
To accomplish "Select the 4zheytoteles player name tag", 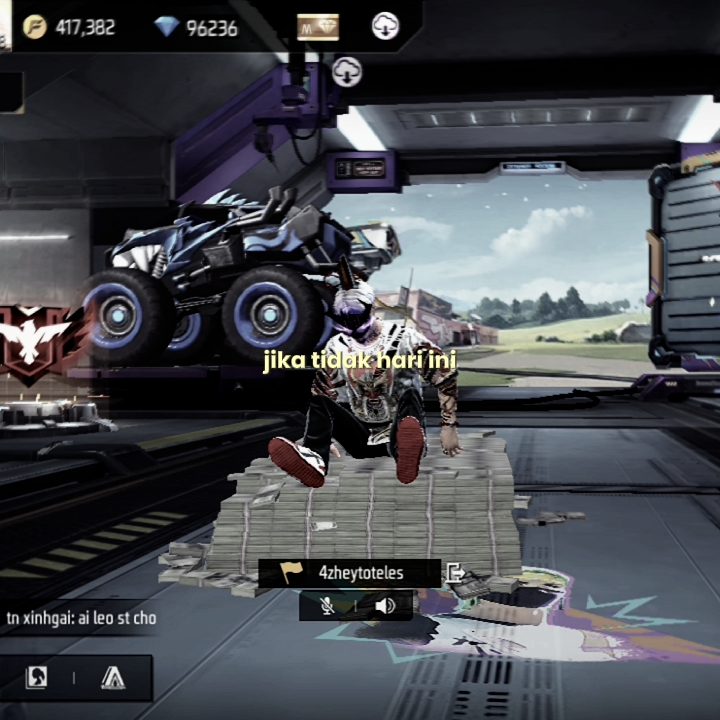I will tap(348, 573).
